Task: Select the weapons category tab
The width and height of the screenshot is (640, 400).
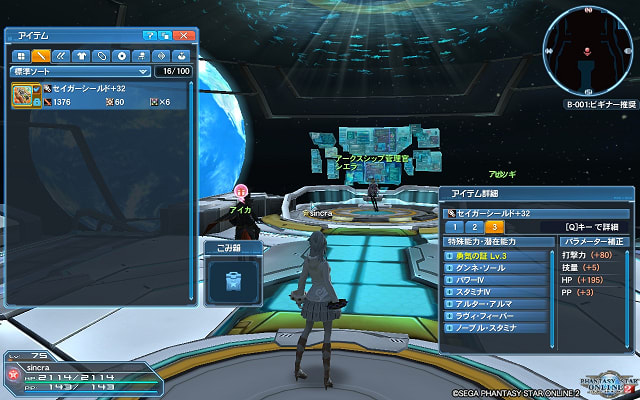Action: point(40,56)
